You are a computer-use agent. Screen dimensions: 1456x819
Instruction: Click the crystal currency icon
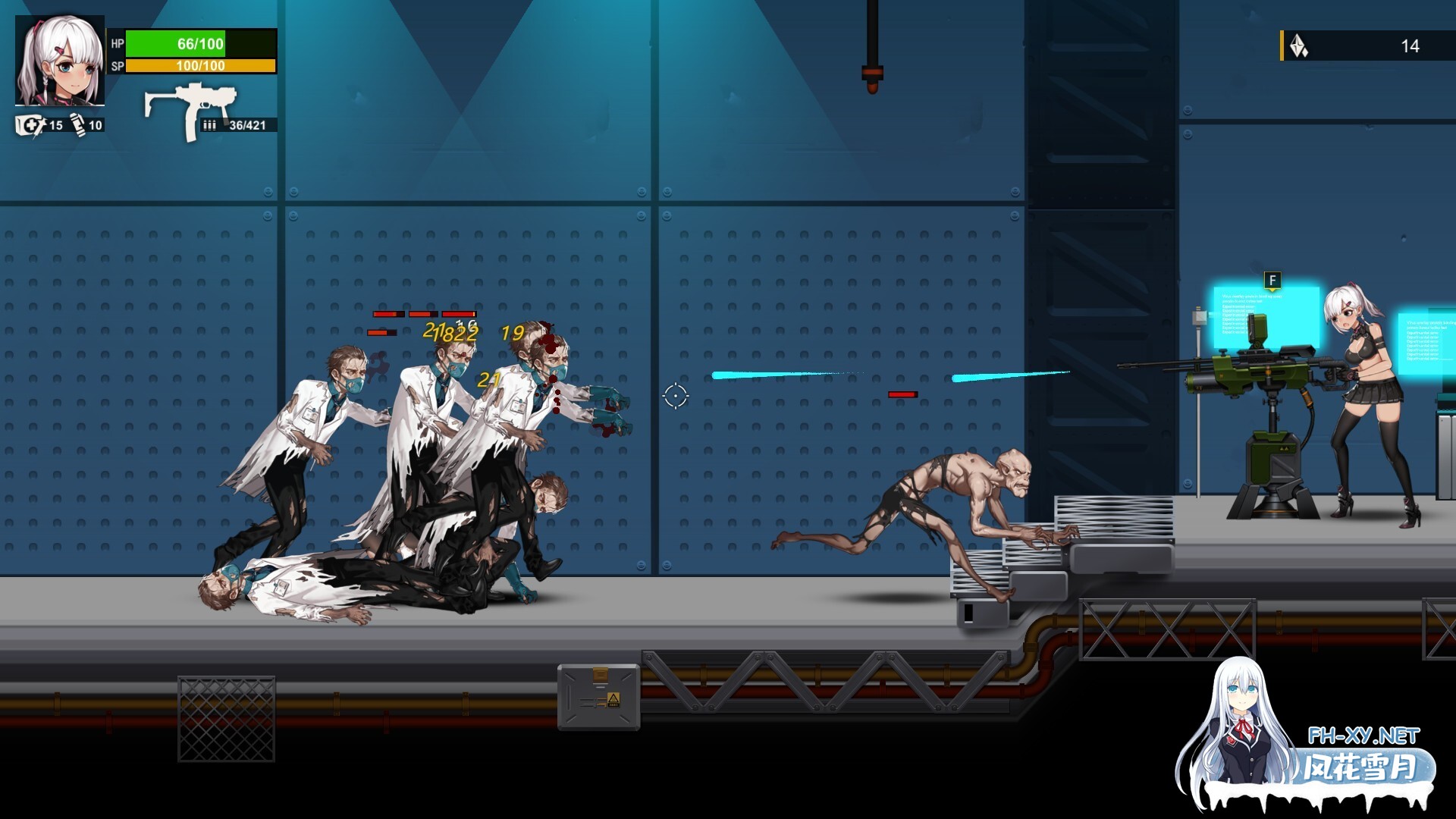[x=1299, y=46]
